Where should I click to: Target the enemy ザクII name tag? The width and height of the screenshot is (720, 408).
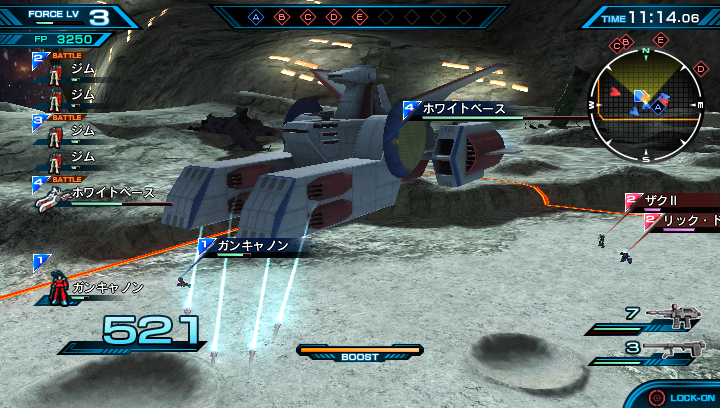click(x=665, y=201)
